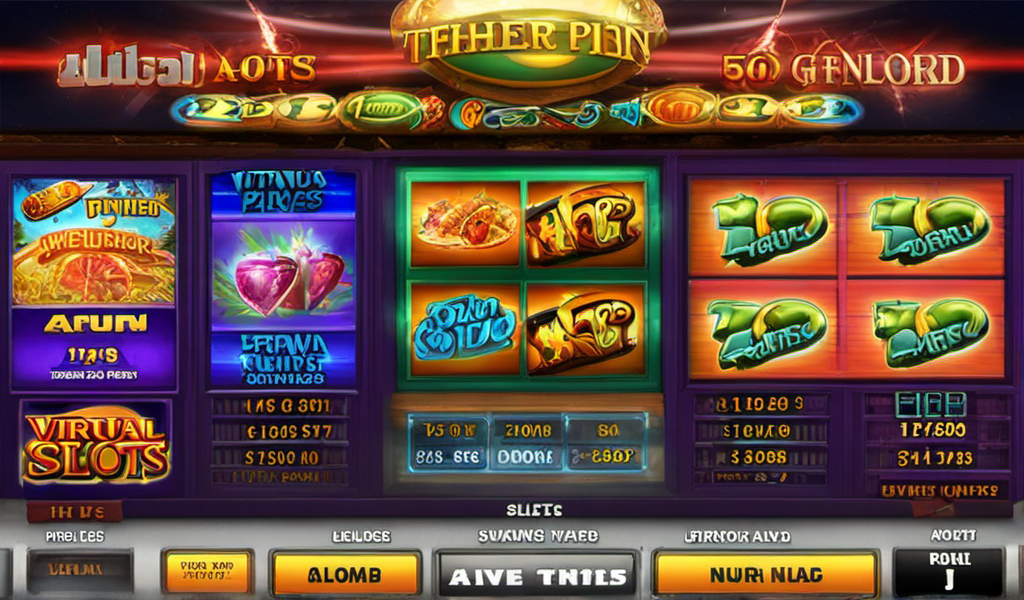This screenshot has width=1024, height=600.
Task: Activate the gray AIVE TN1LS button
Action: click(x=537, y=575)
